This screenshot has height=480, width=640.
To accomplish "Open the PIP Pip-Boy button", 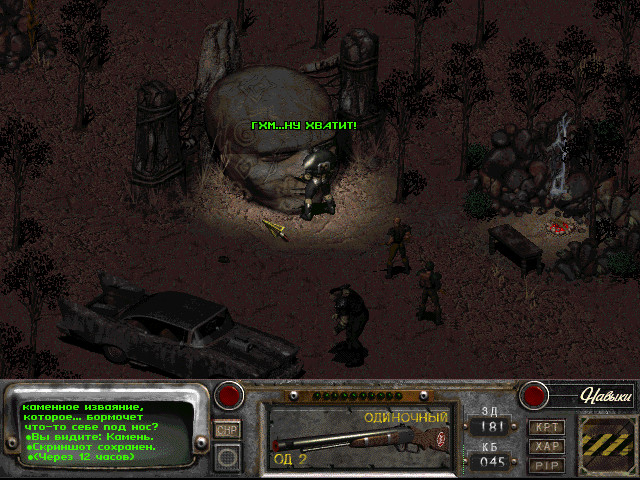I will 547,465.
